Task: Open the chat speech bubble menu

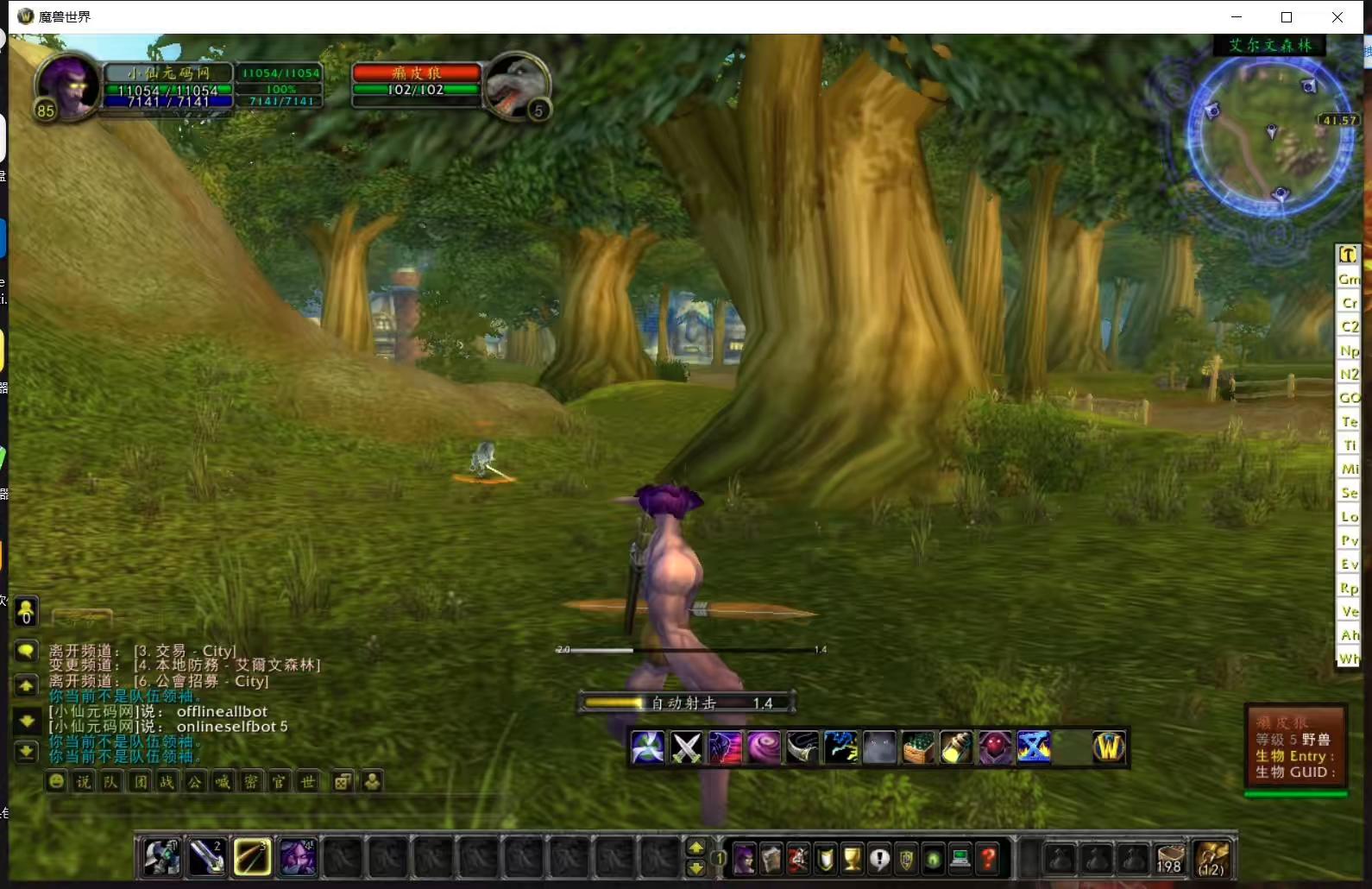Action: point(27,652)
